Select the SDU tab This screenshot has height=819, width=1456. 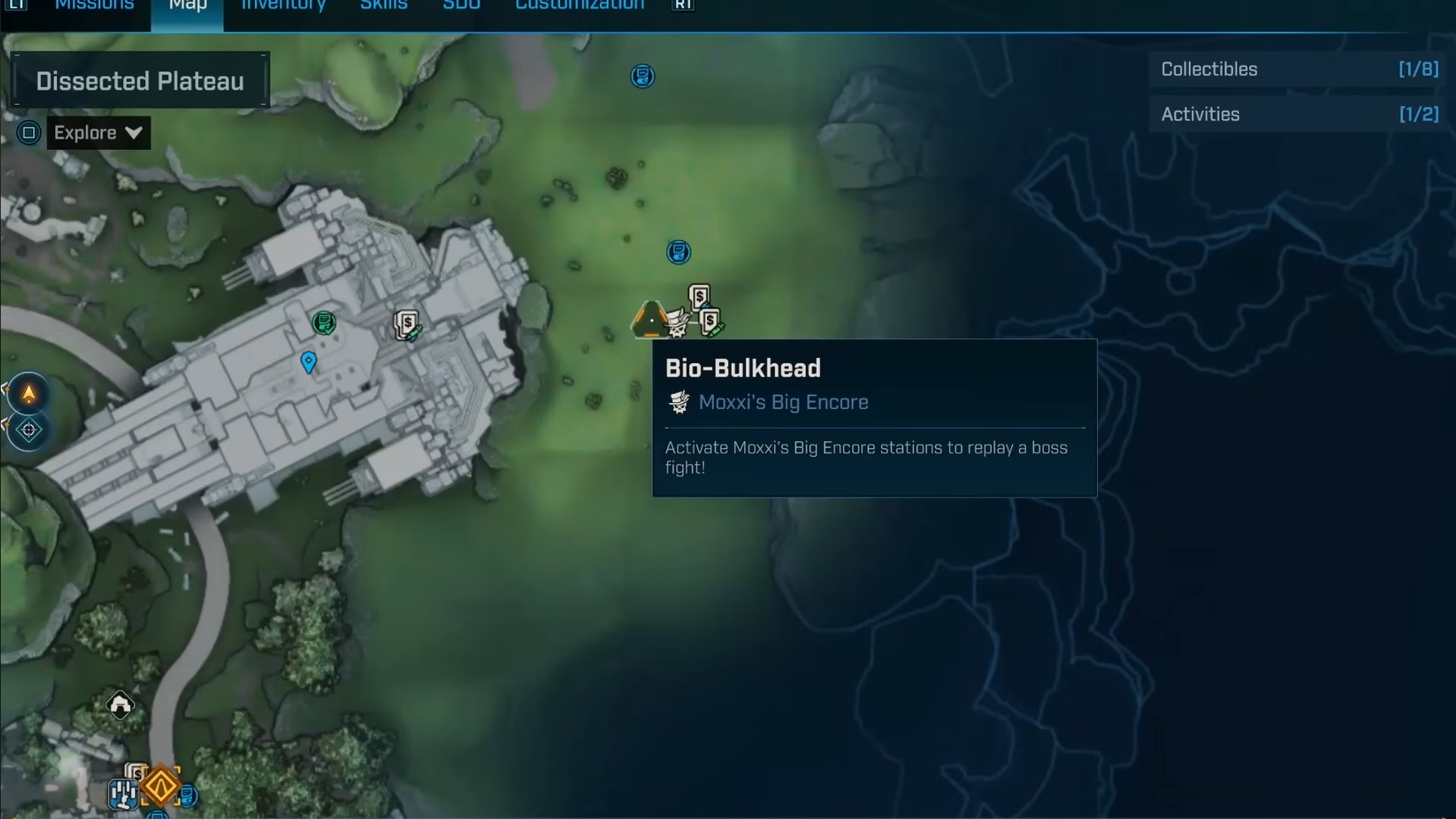(461, 6)
